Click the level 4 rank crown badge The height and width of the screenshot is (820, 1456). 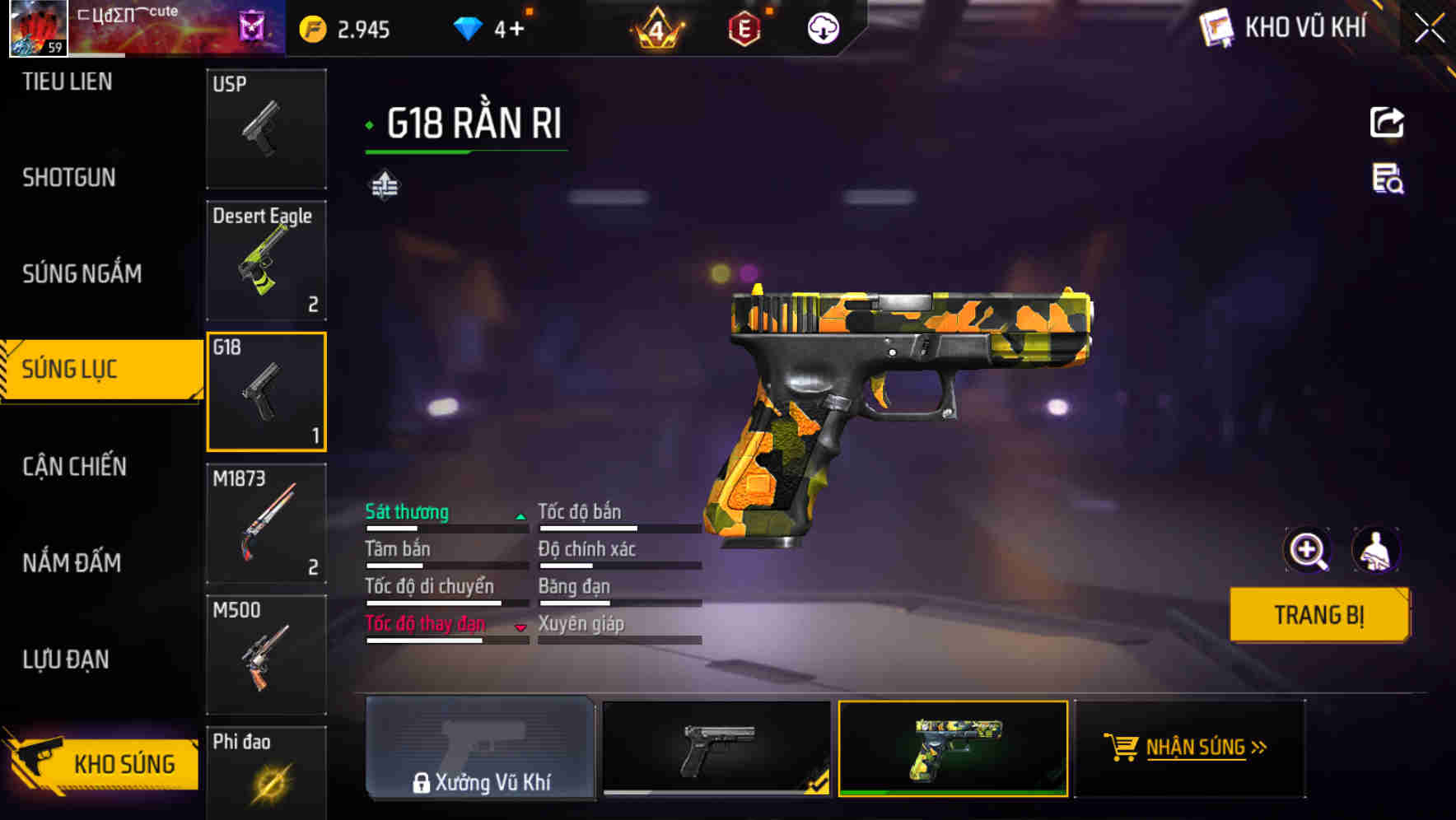[x=655, y=28]
